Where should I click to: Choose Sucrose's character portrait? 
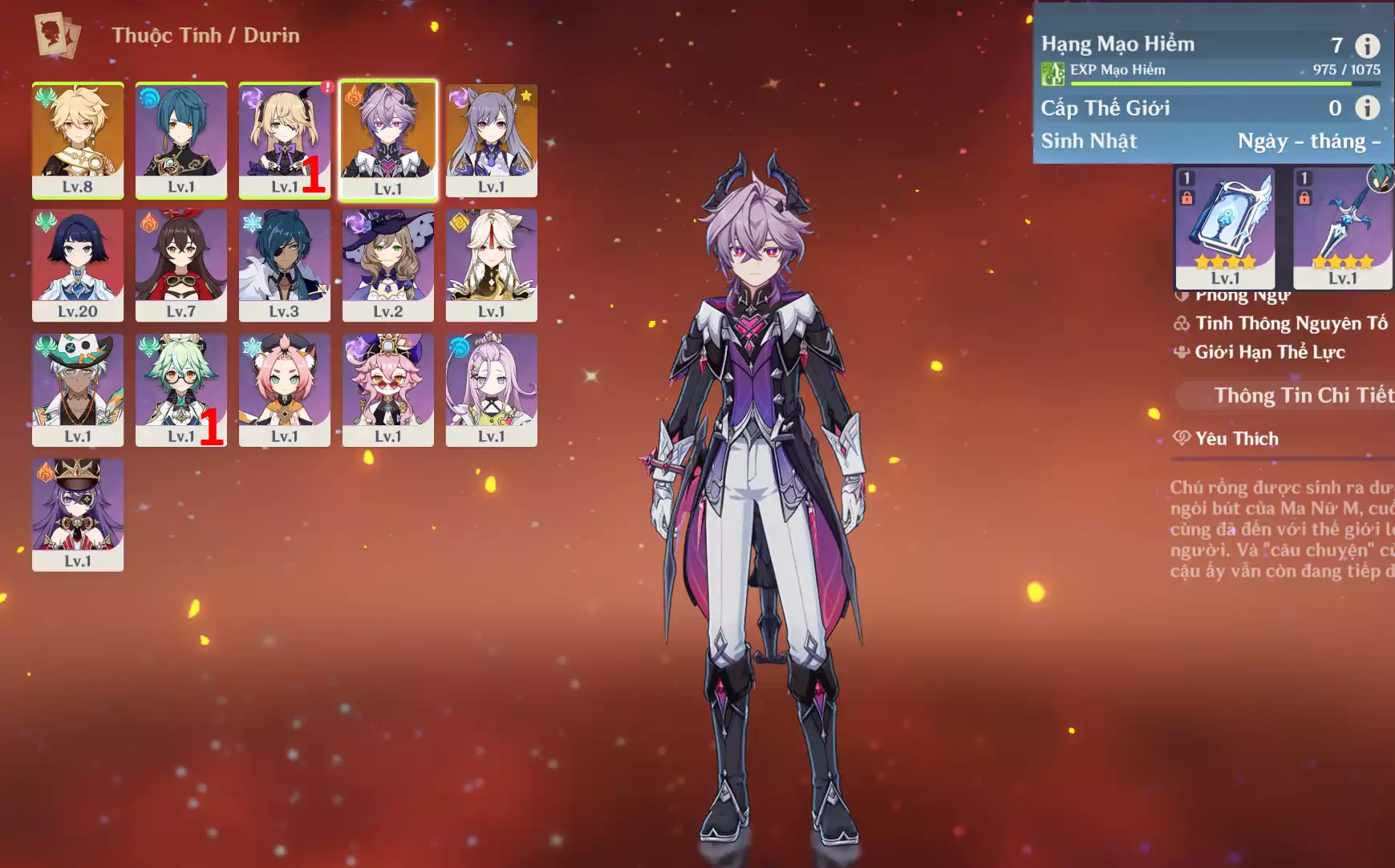tap(181, 390)
